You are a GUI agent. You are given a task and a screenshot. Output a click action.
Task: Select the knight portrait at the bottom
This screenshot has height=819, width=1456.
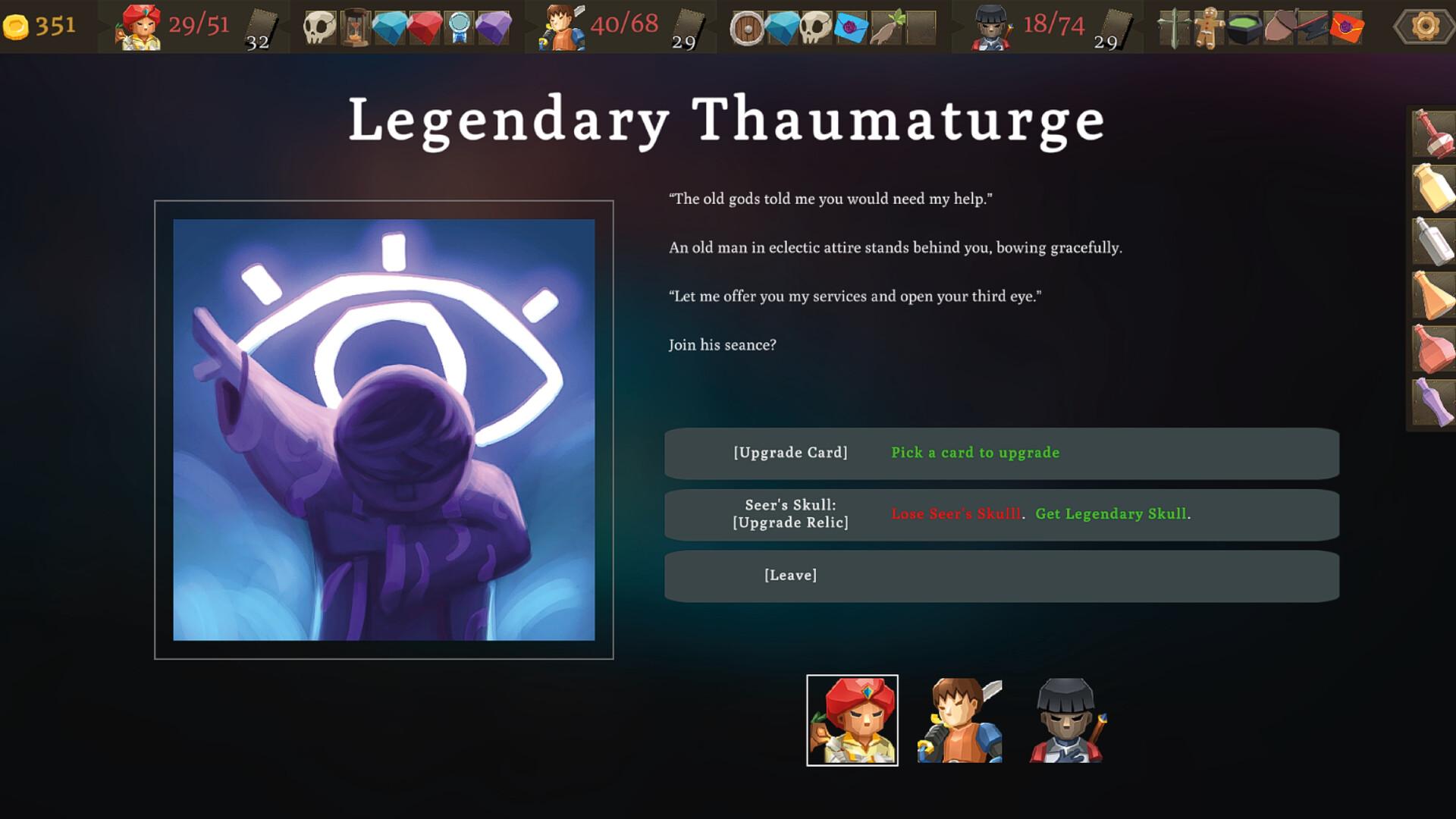pyautogui.click(x=1066, y=720)
